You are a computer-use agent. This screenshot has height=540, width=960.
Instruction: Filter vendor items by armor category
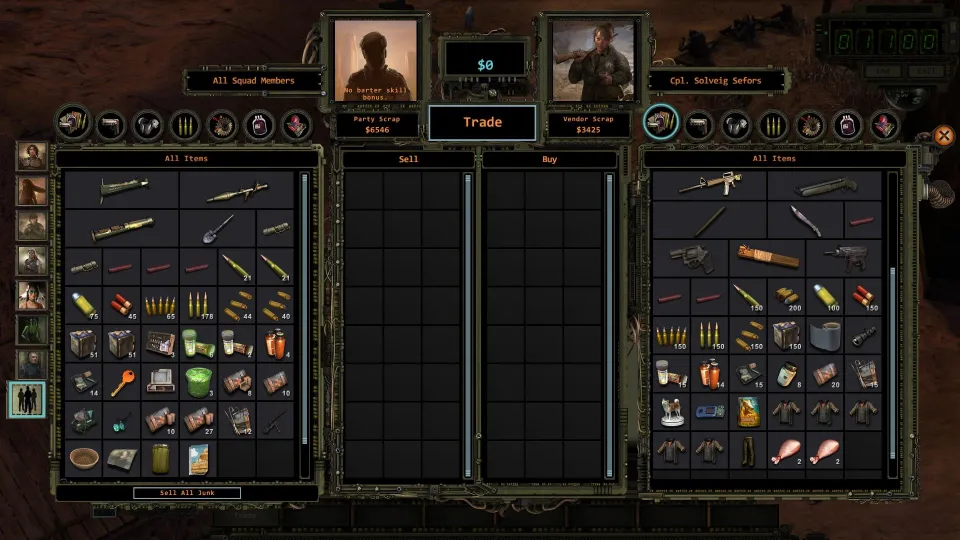(x=734, y=124)
